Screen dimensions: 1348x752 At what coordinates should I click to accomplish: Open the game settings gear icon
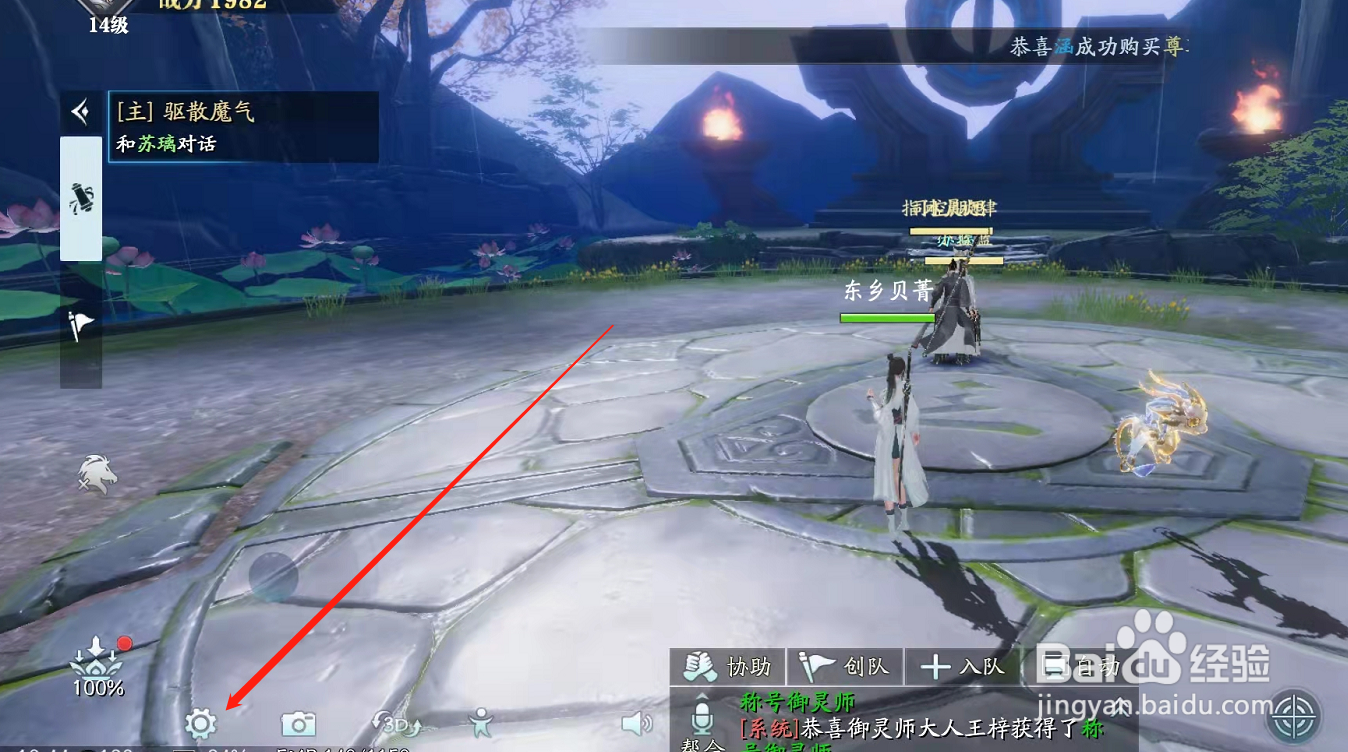click(x=200, y=725)
